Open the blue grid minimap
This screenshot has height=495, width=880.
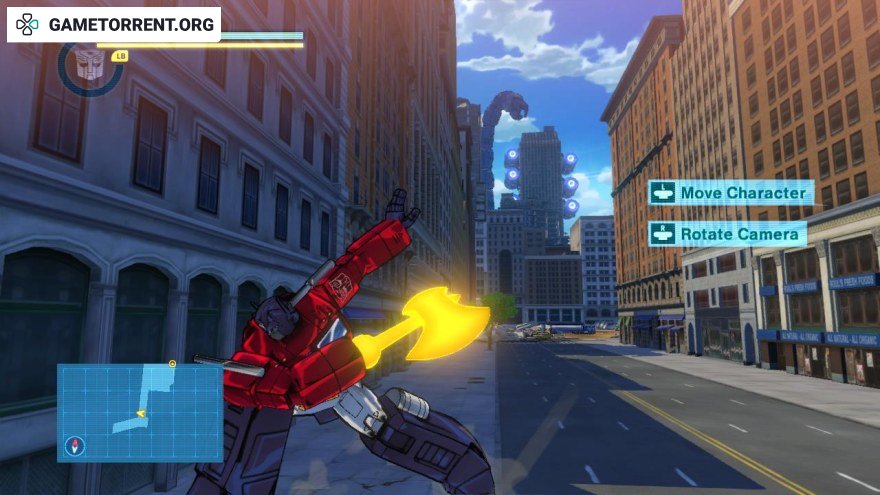(x=140, y=411)
